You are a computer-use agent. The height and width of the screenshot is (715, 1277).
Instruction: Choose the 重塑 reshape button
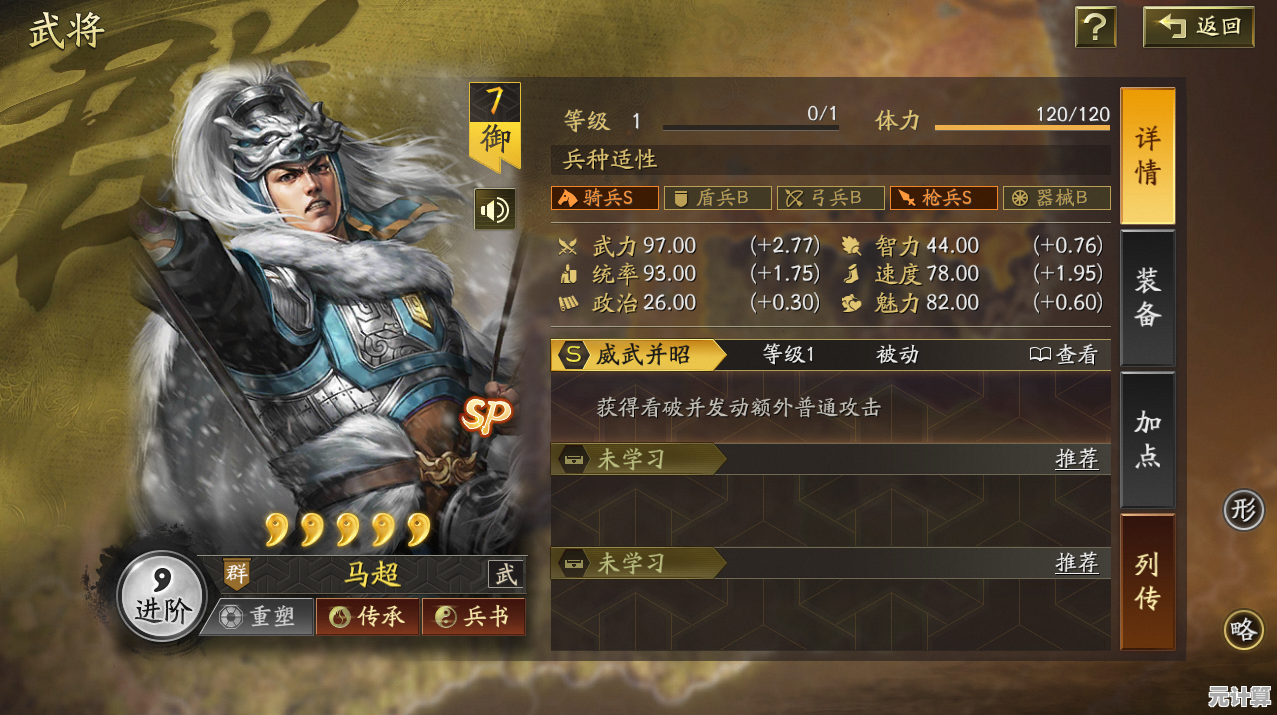point(260,617)
